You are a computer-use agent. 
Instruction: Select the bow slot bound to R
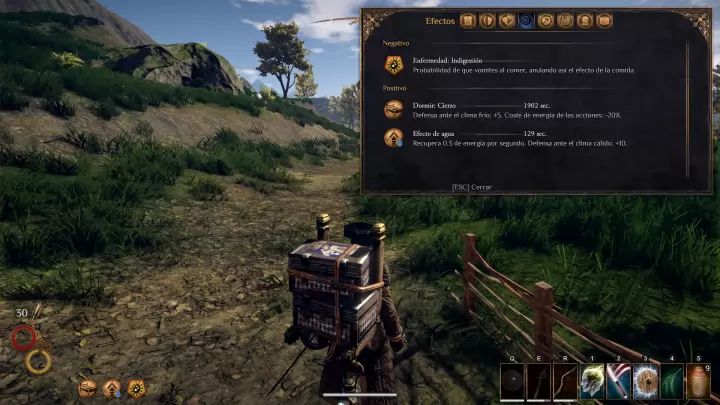coord(566,383)
